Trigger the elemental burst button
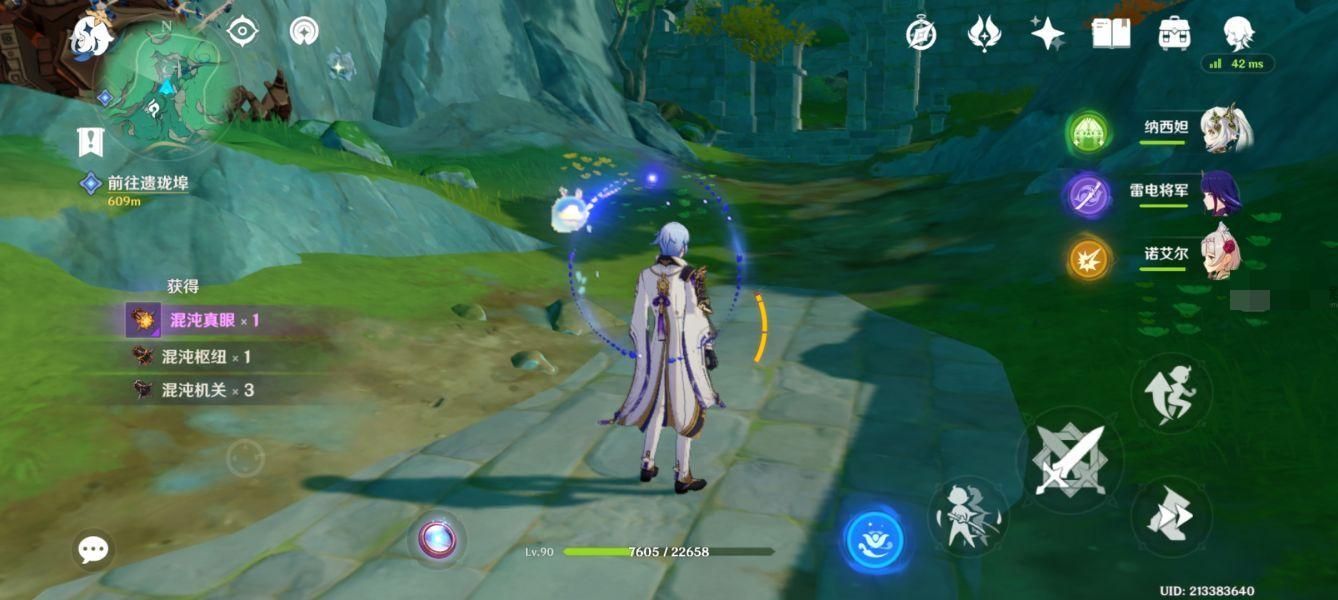 coord(968,516)
